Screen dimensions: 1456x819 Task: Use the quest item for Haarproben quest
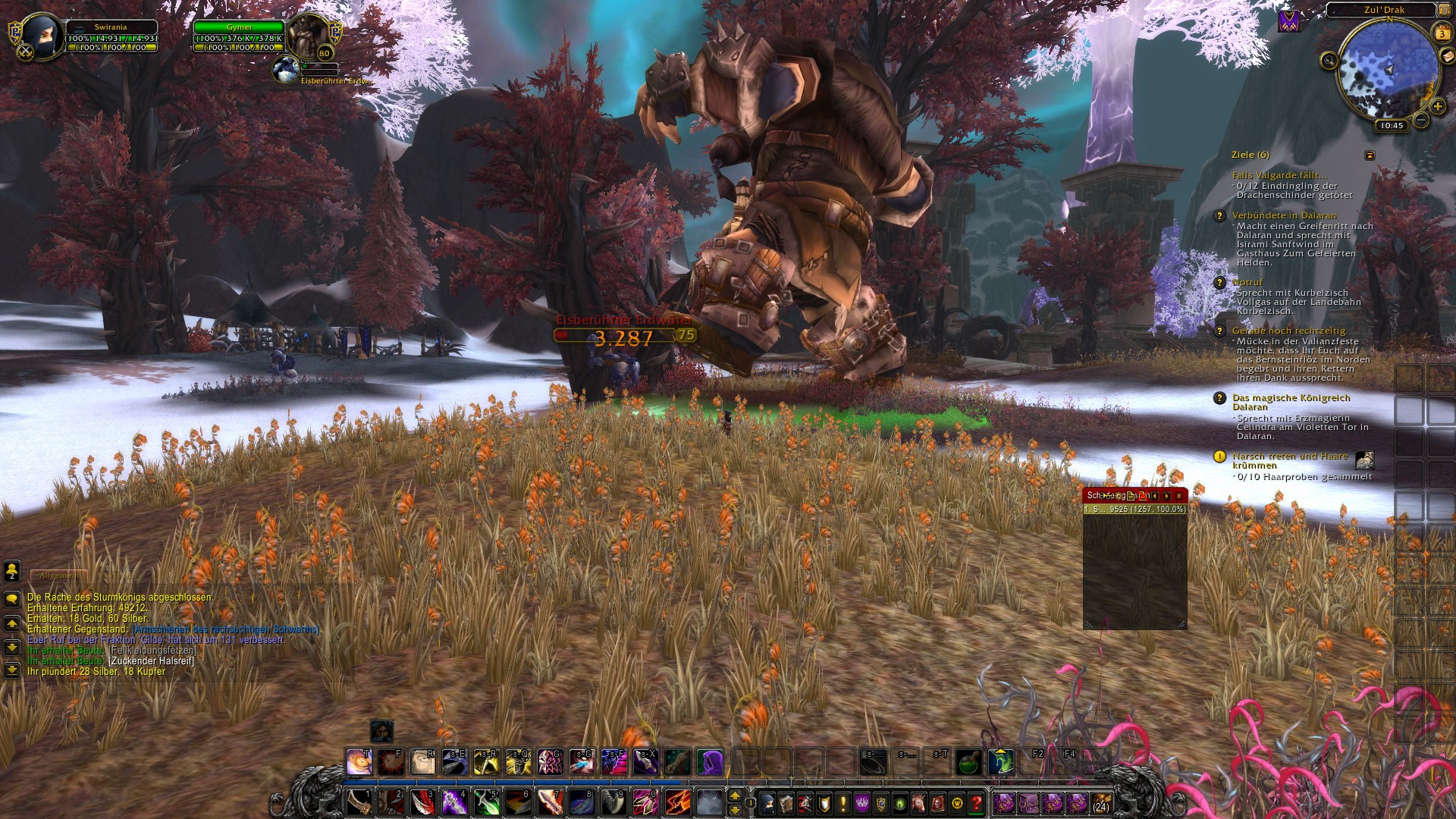click(1364, 460)
